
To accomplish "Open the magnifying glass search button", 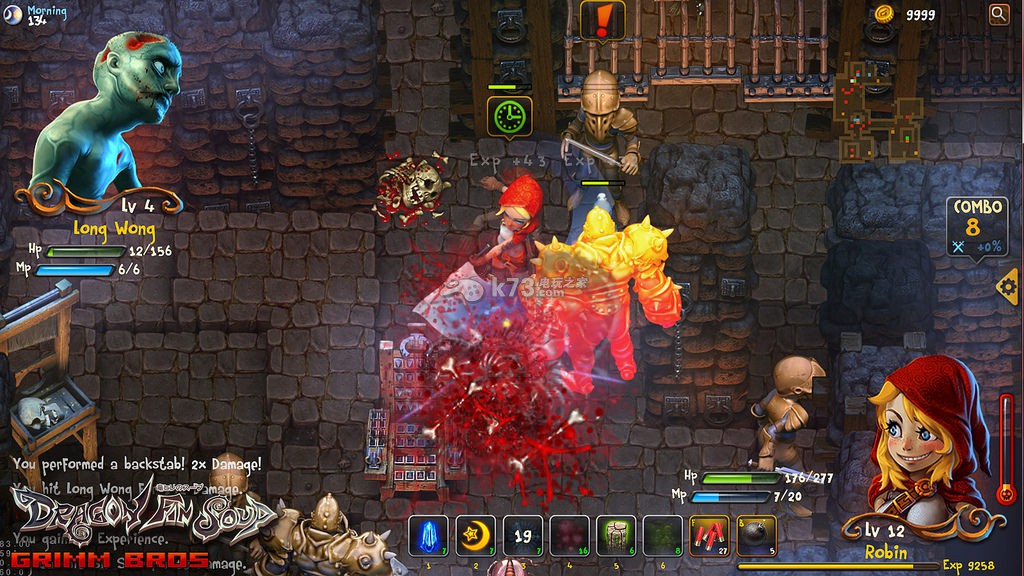I will (x=998, y=13).
